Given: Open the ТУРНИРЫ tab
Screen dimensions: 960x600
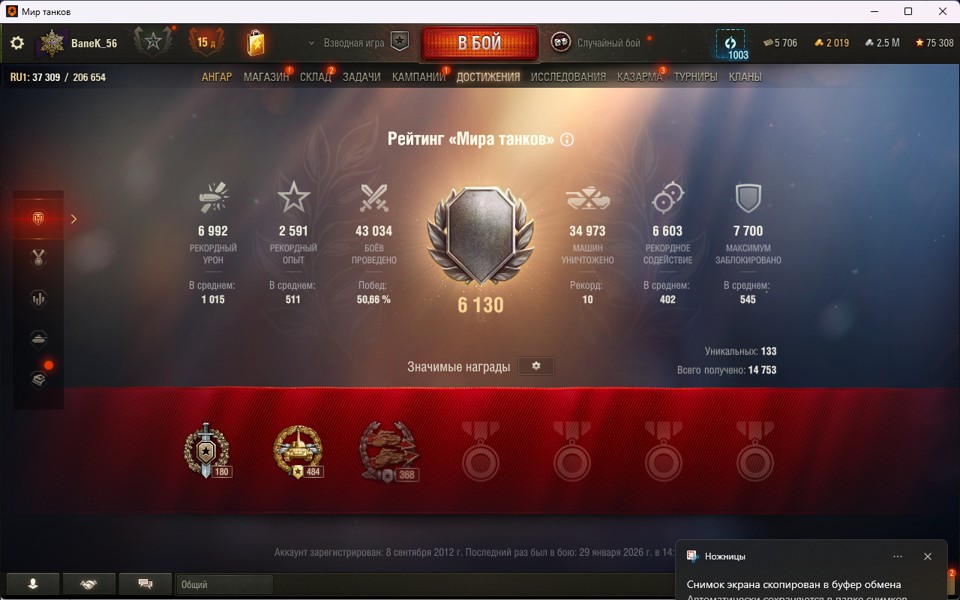Looking at the screenshot, I should click(x=696, y=77).
